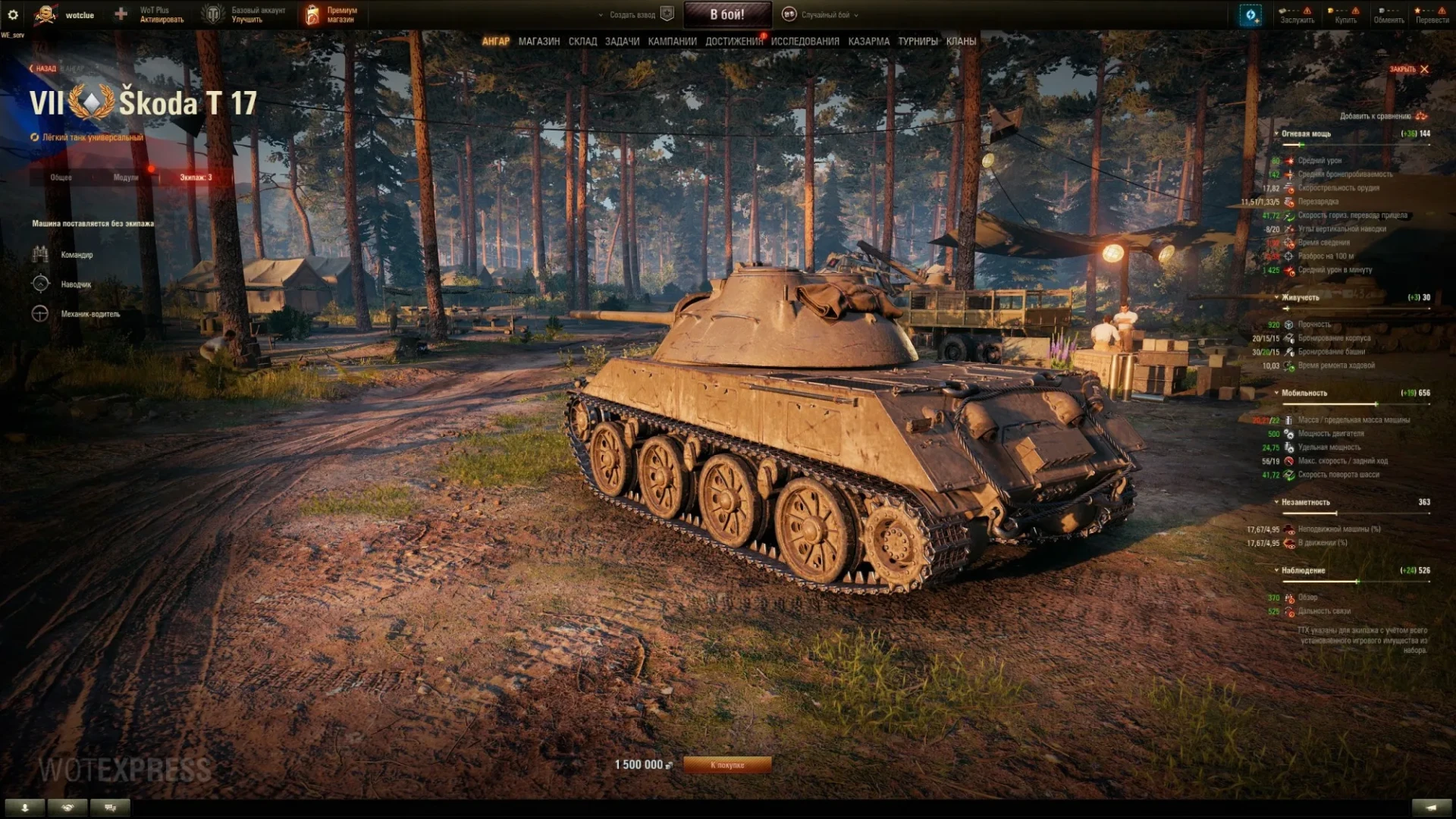
Task: Open the КЛАНЫ clans menu
Action: [961, 42]
